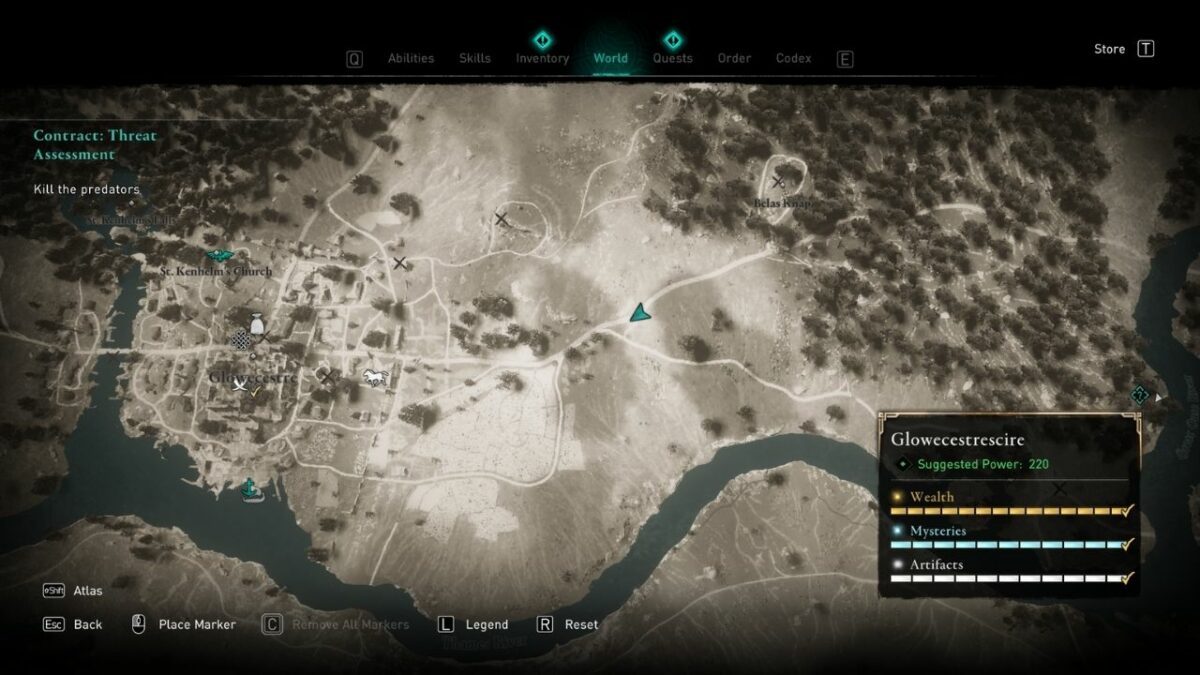1200x675 pixels.
Task: Open the Quests tab
Action: point(672,58)
